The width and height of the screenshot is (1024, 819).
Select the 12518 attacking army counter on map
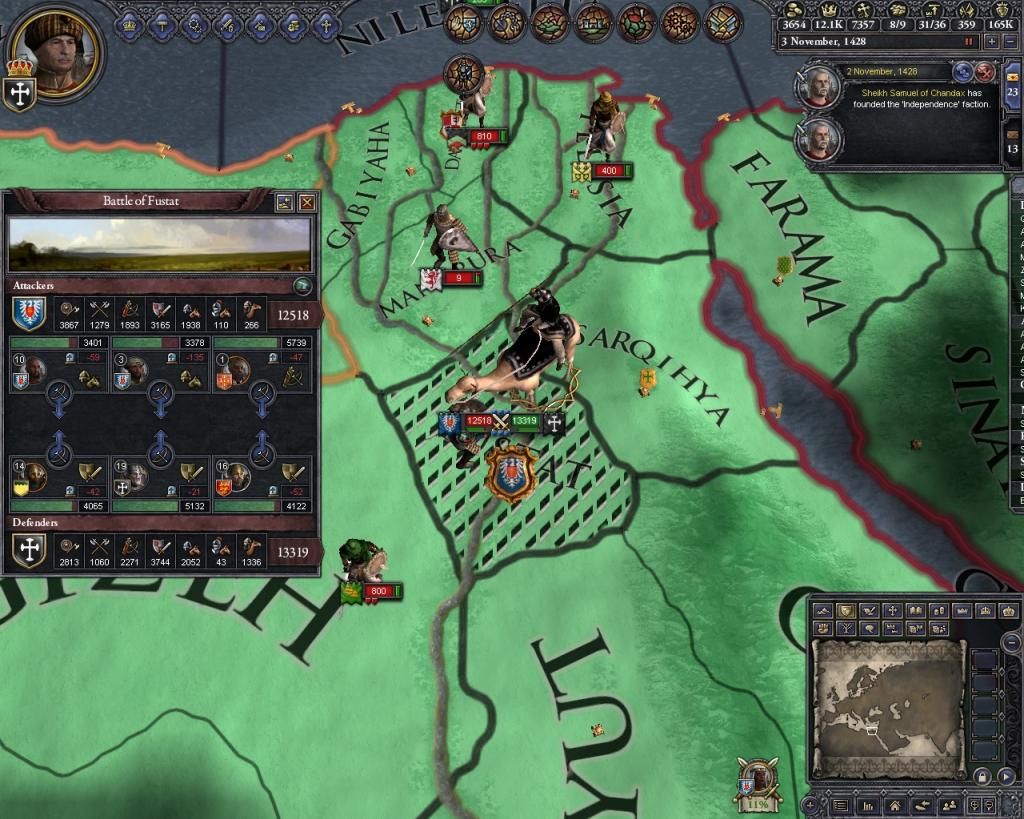(x=476, y=422)
